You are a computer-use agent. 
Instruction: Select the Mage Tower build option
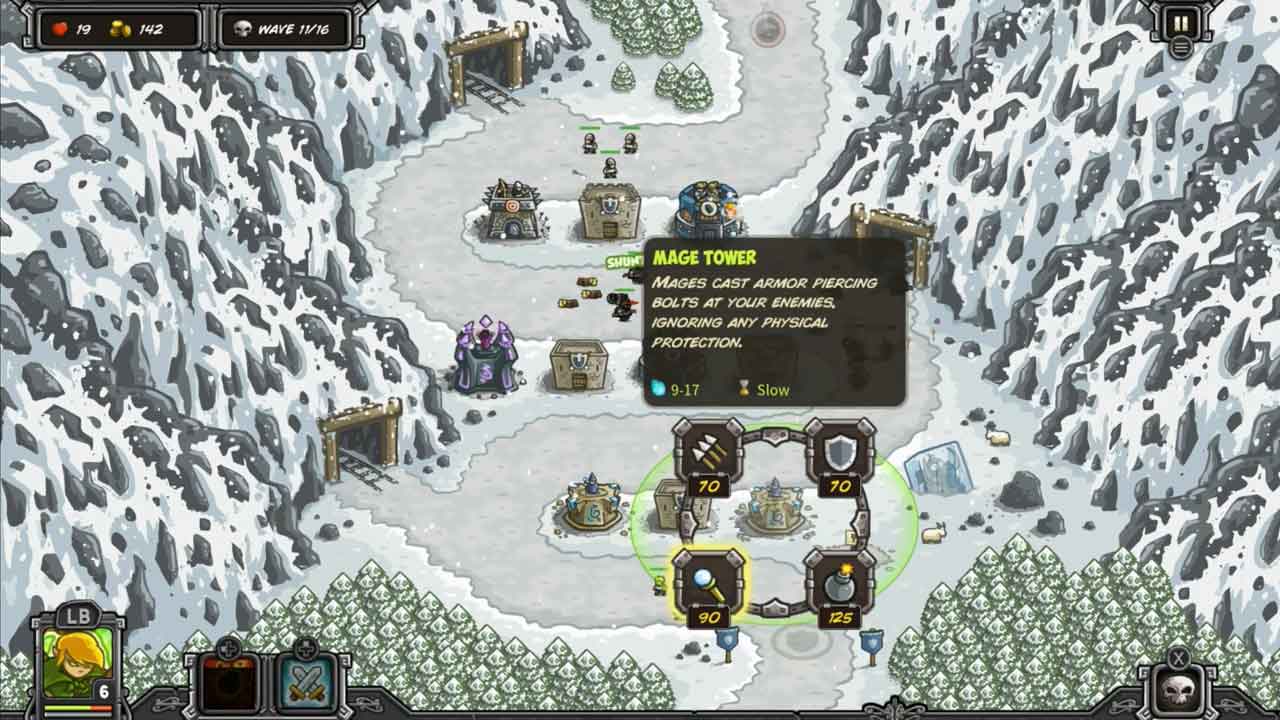point(708,583)
